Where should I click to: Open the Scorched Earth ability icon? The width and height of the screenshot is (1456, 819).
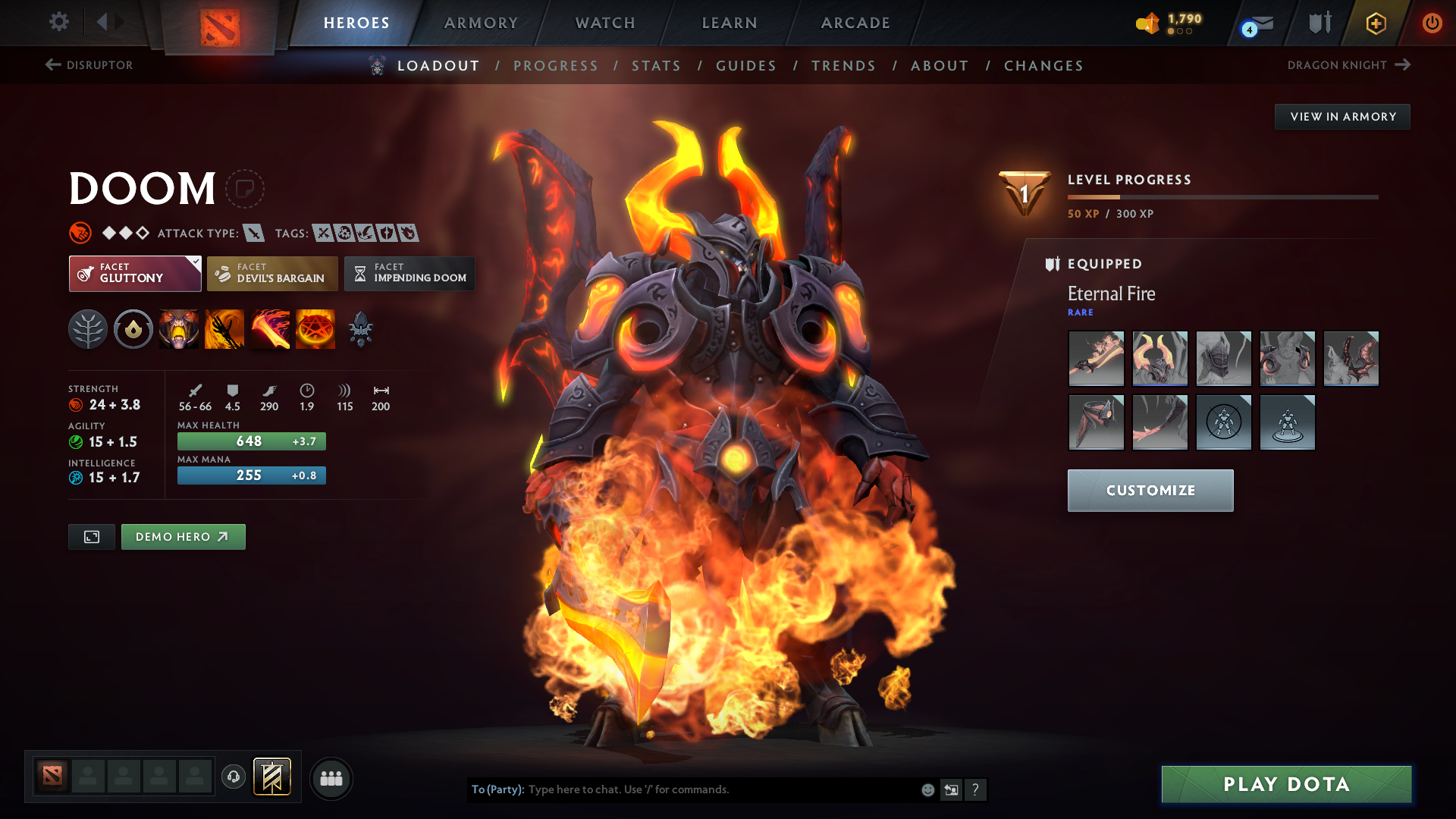click(224, 328)
